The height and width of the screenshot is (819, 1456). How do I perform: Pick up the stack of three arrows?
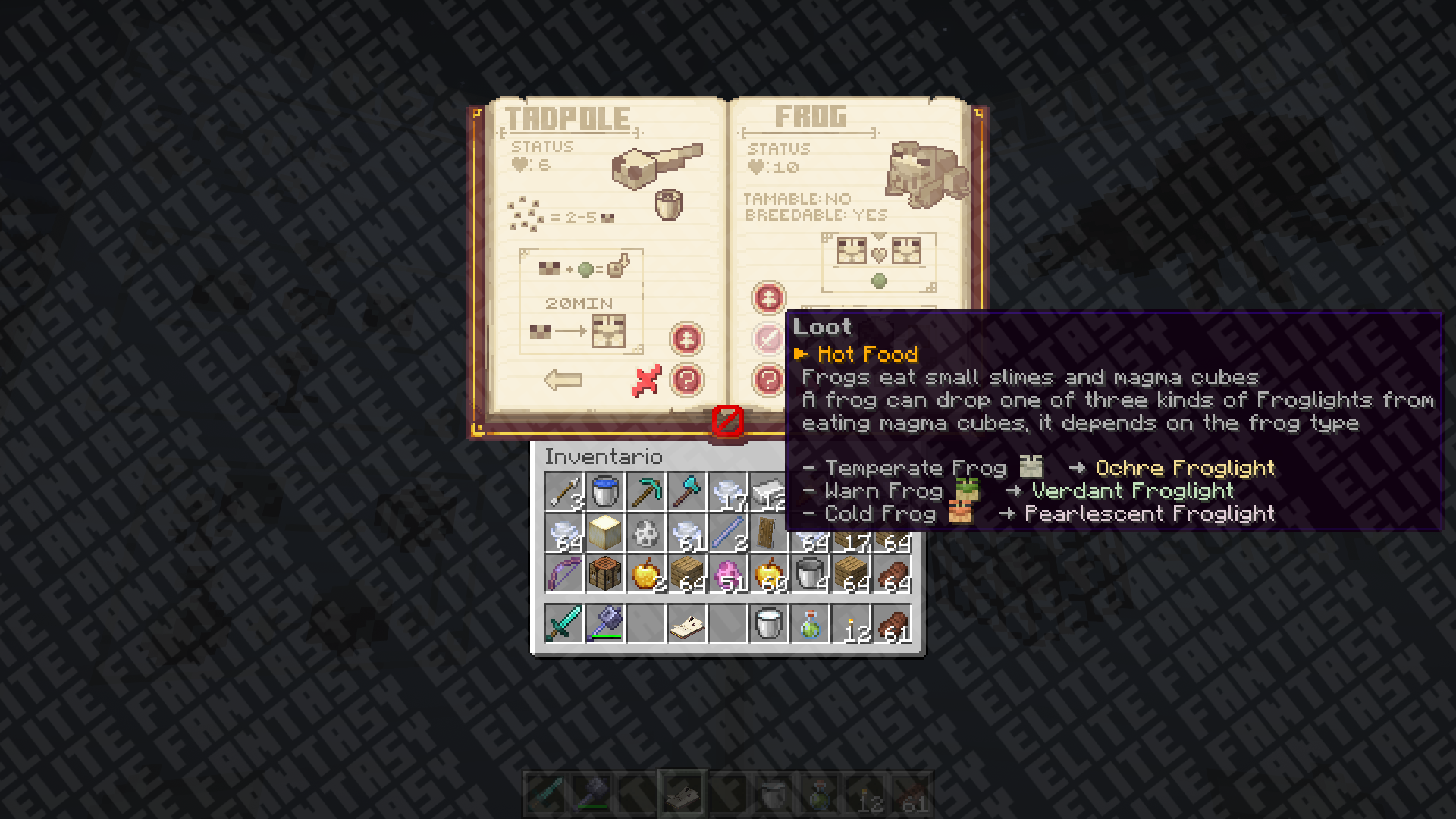point(564,492)
